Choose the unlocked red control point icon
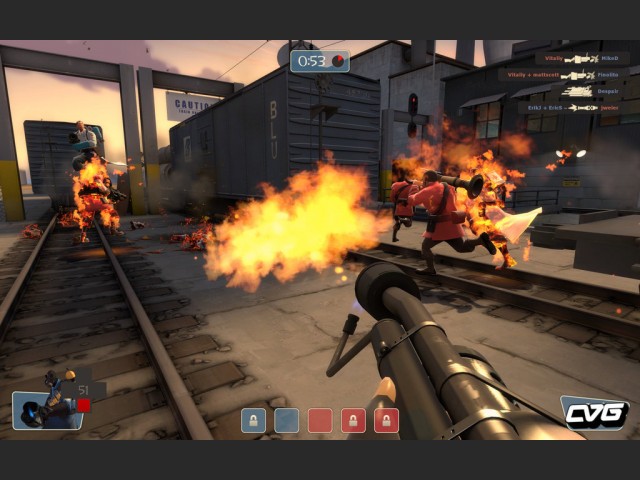This screenshot has width=640, height=480. point(320,420)
